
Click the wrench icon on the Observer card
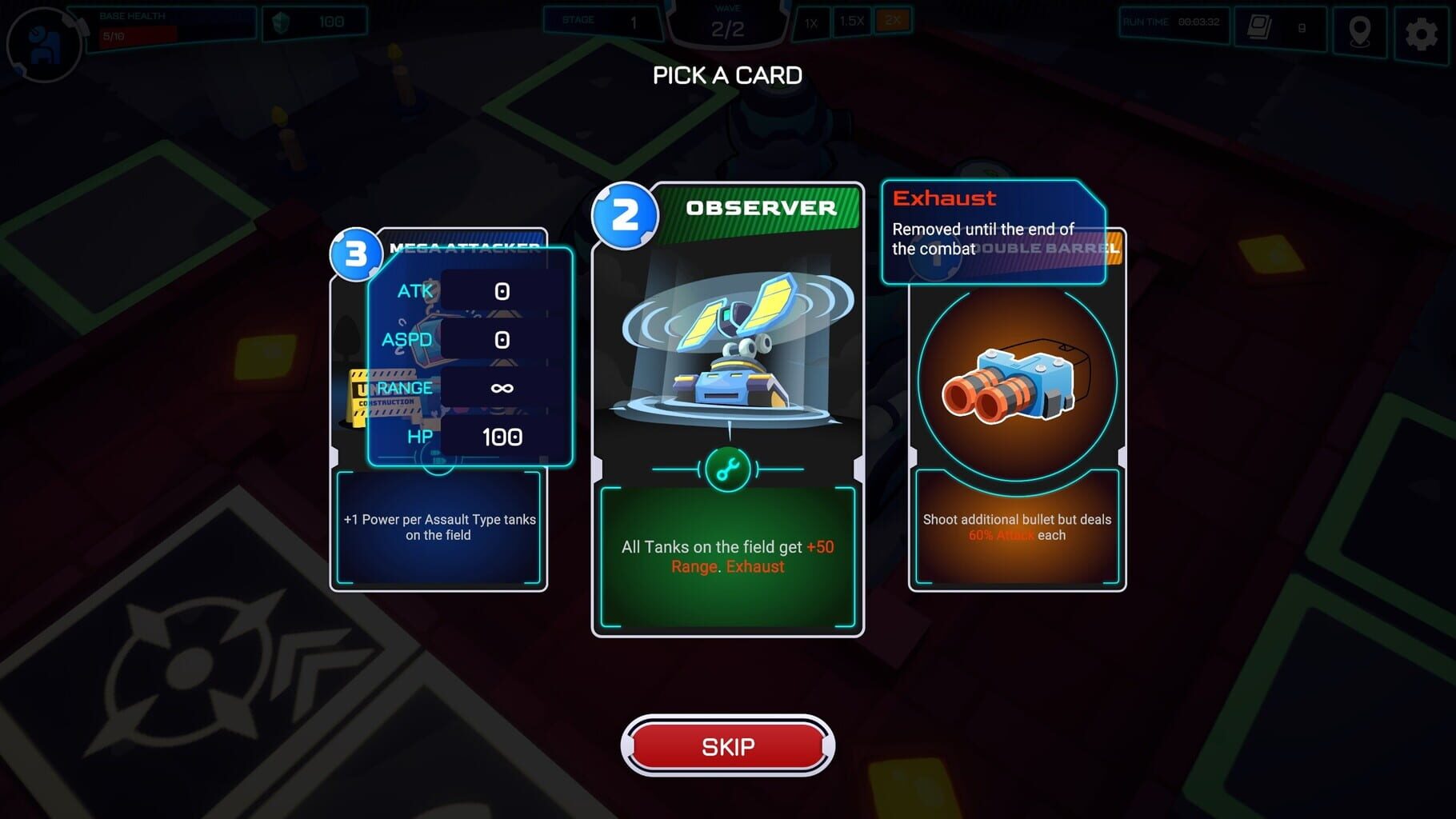[x=729, y=469]
